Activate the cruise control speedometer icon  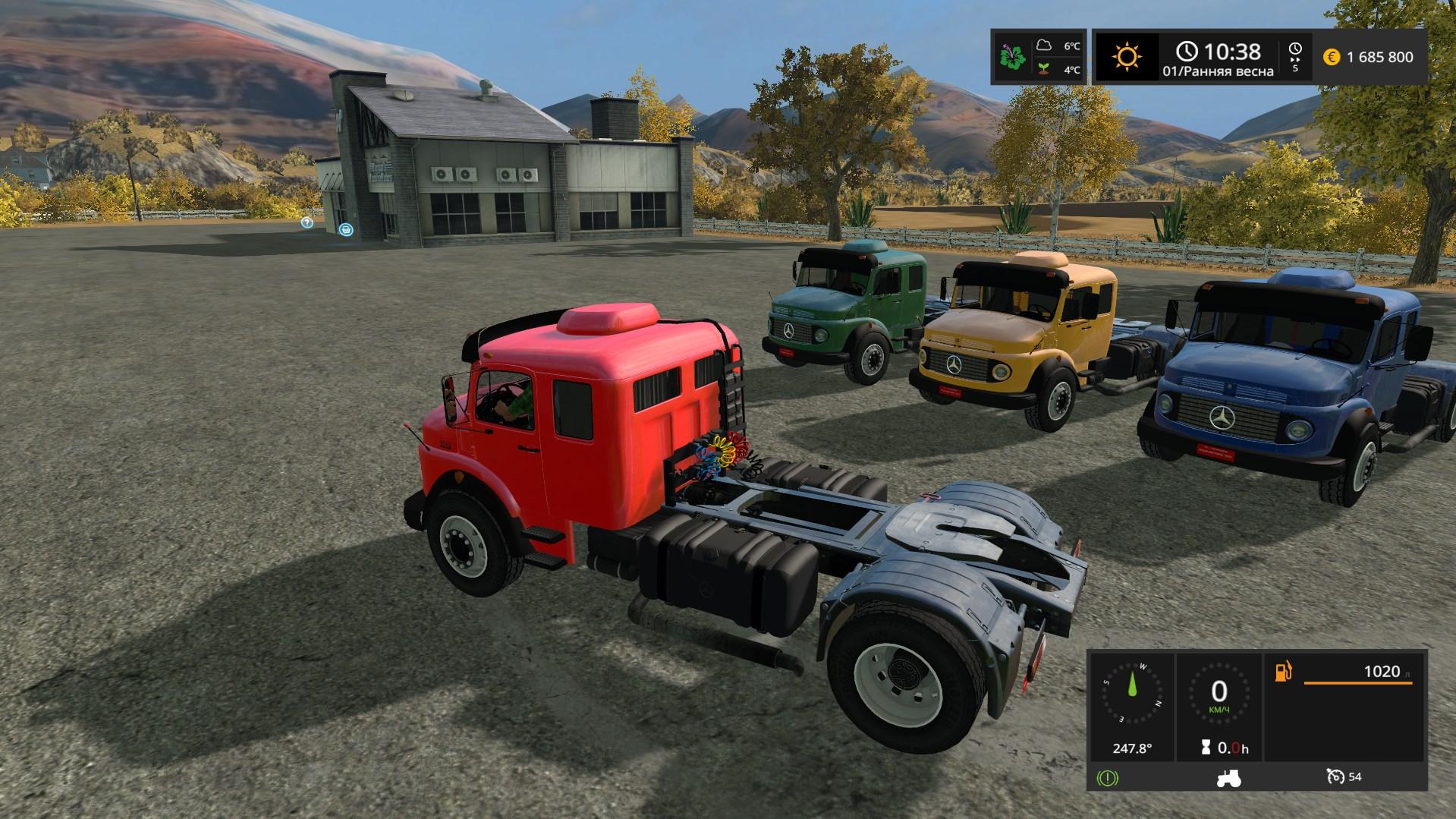click(1335, 776)
